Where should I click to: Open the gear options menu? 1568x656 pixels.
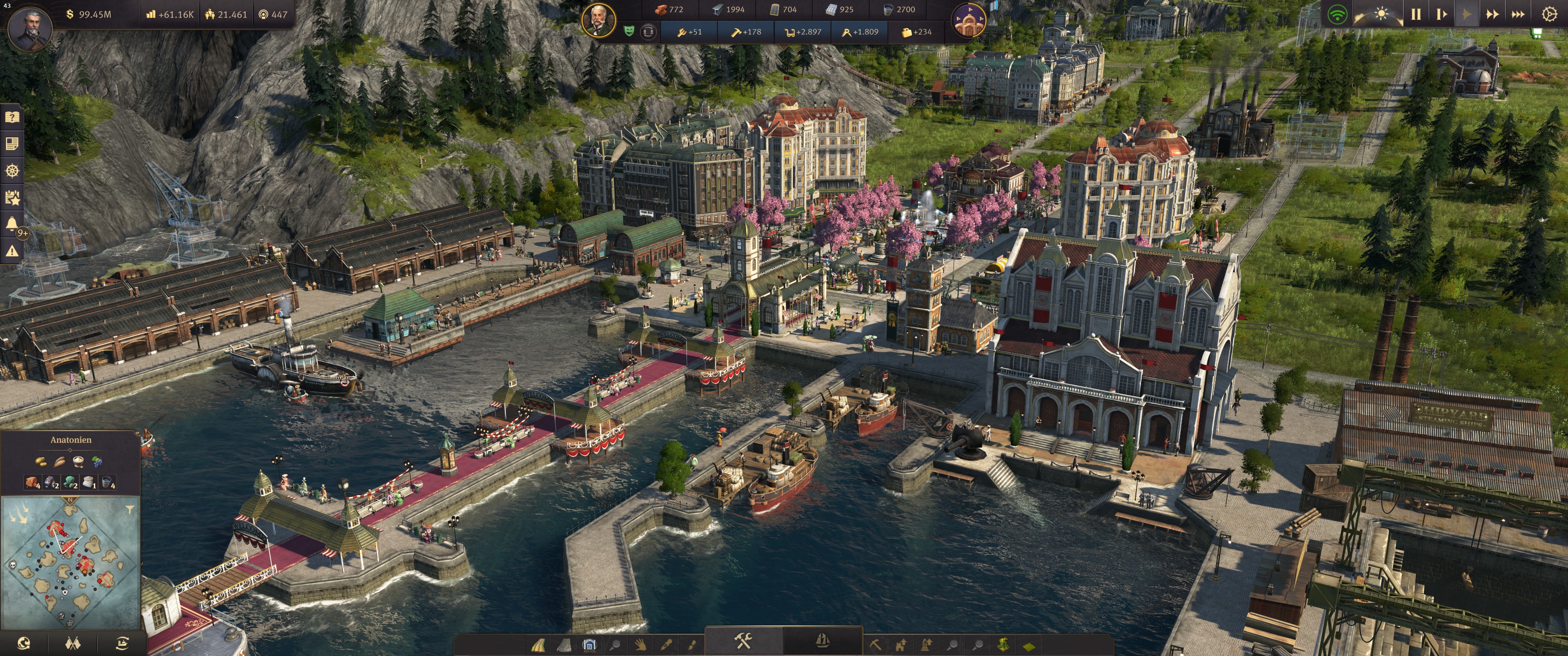pyautogui.click(x=1550, y=14)
